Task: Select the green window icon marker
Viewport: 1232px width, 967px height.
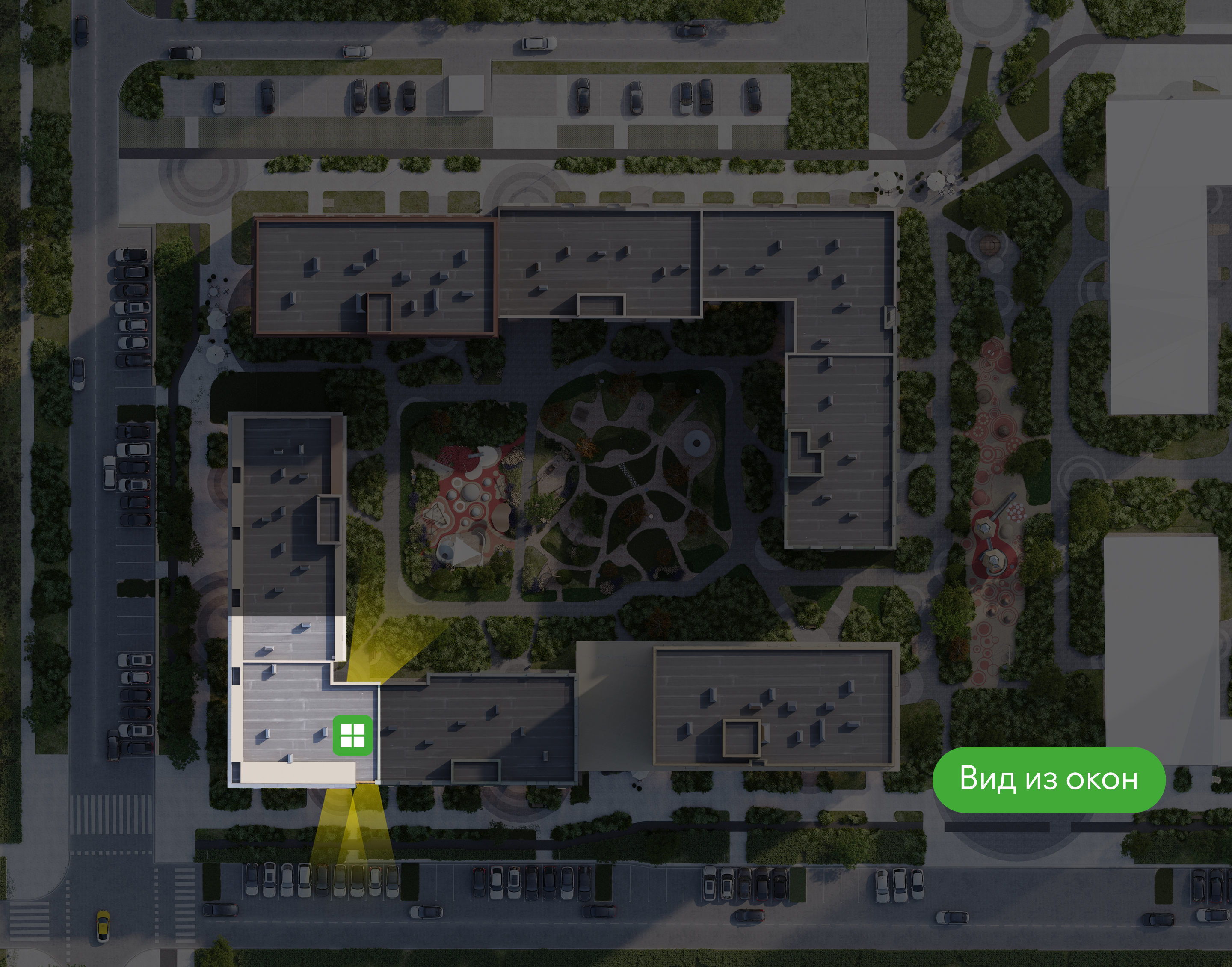Action: tap(352, 736)
